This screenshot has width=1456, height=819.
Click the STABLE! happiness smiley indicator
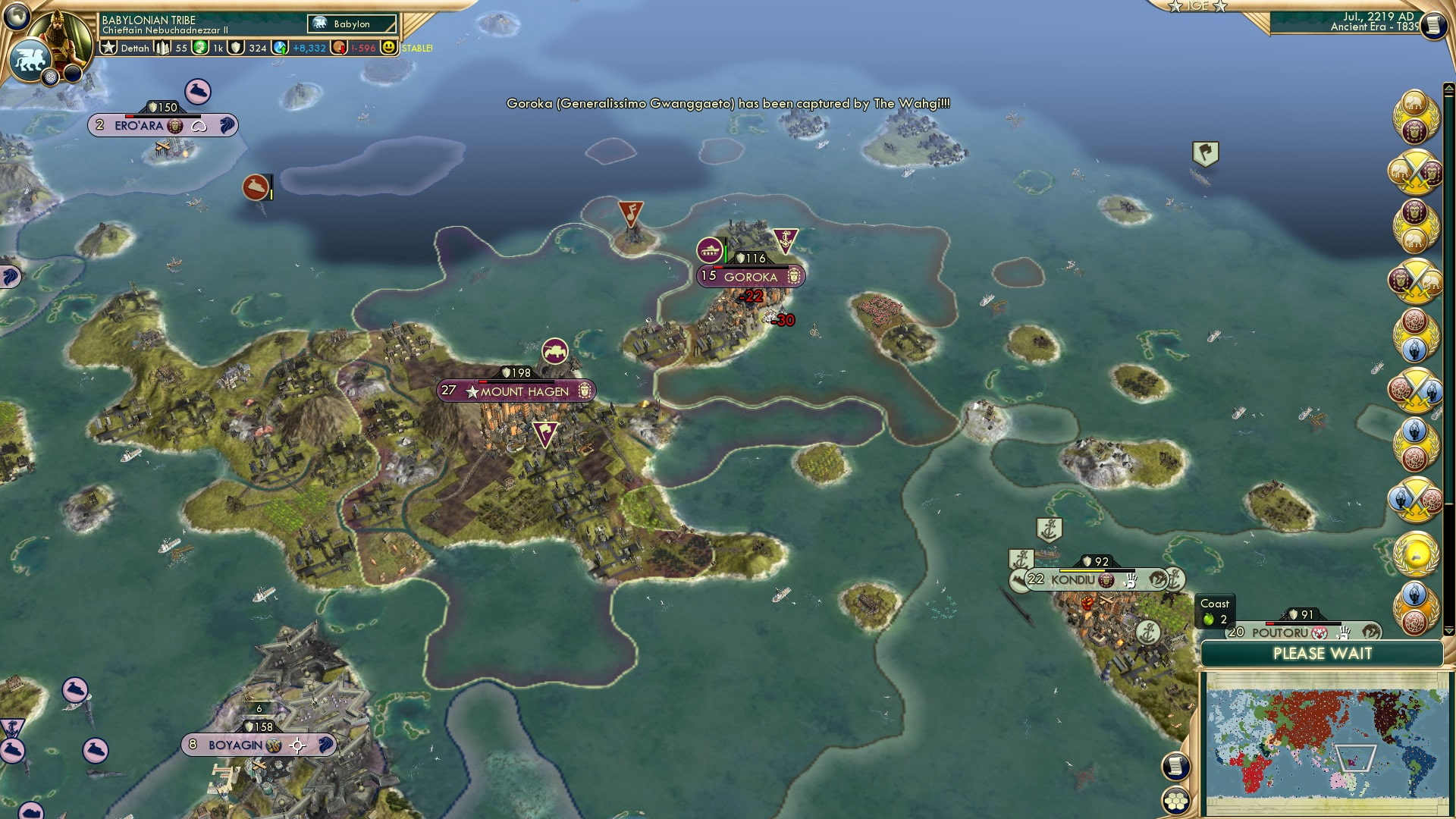[390, 48]
